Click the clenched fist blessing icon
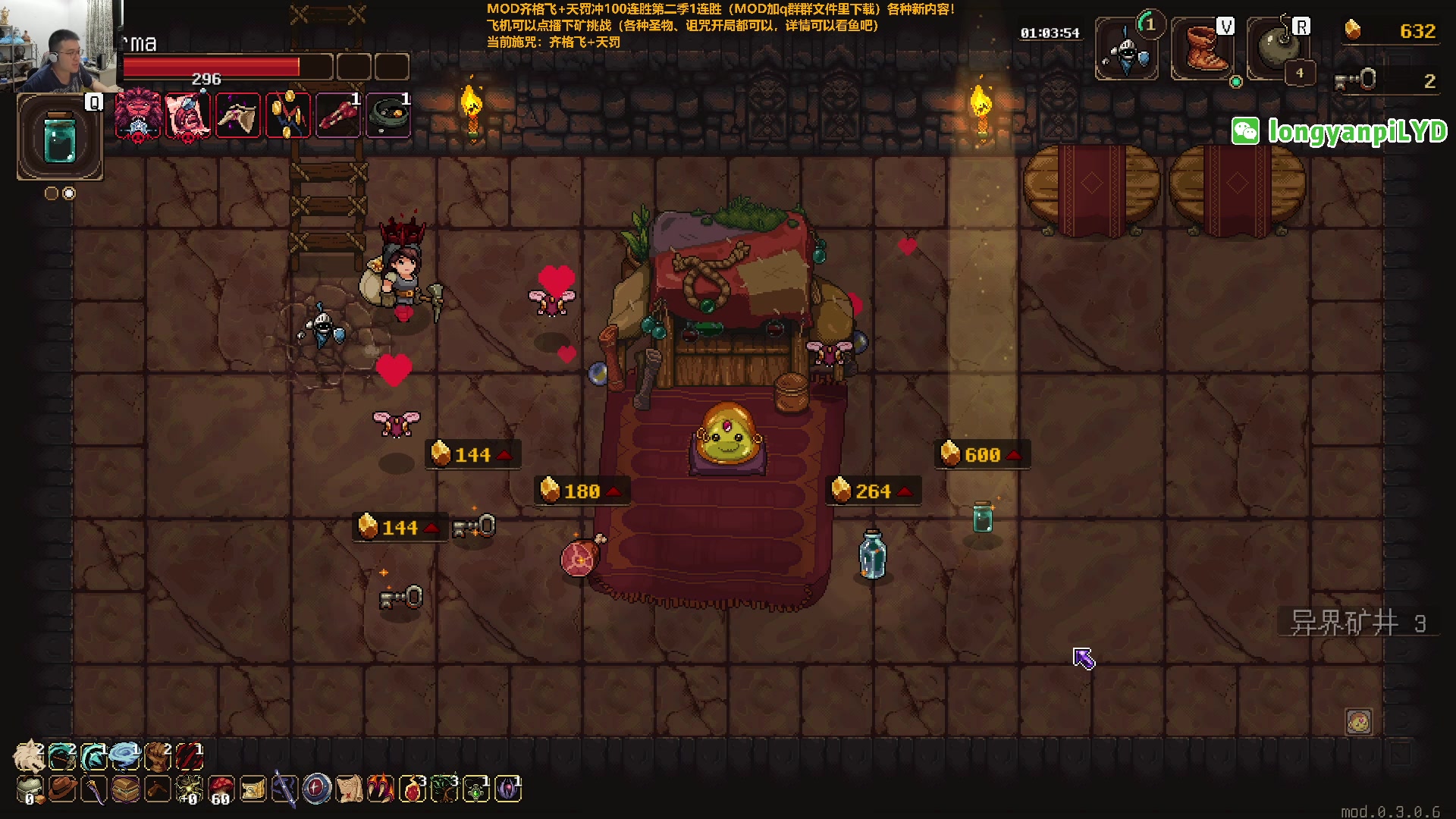The image size is (1456, 819). (157, 756)
